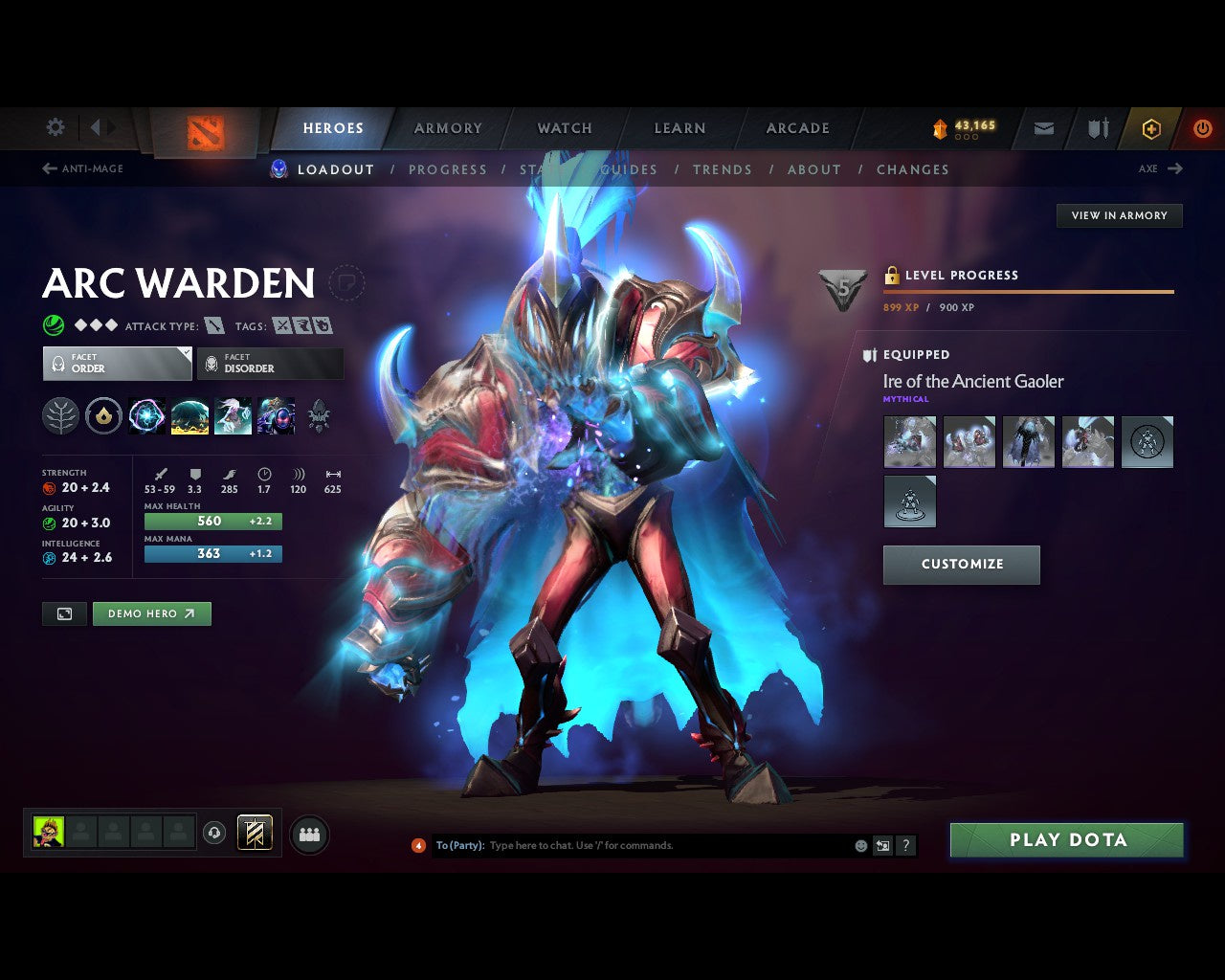Select the Arc Warden talent tree icon
1225x980 pixels.
click(x=60, y=416)
